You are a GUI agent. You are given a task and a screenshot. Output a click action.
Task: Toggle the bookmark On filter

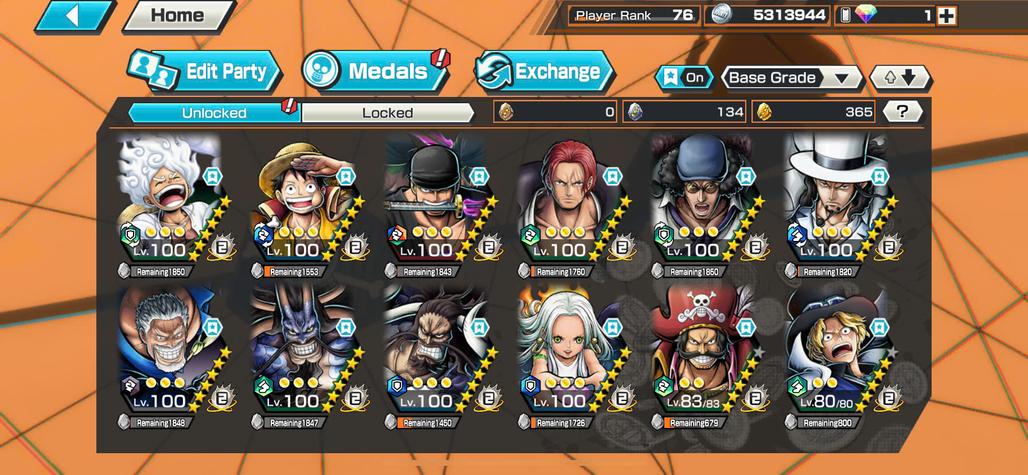[x=685, y=78]
